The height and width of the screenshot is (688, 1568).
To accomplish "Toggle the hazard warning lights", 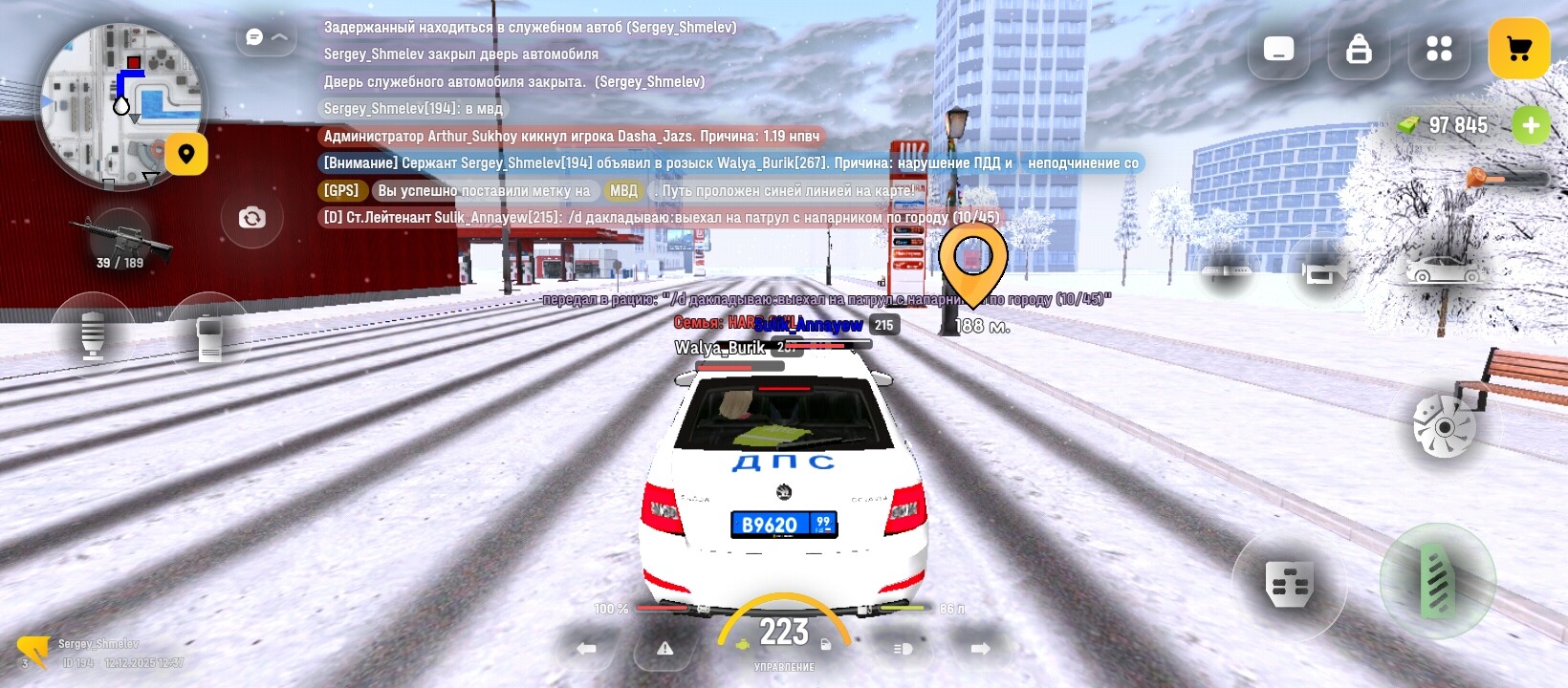I will point(665,649).
